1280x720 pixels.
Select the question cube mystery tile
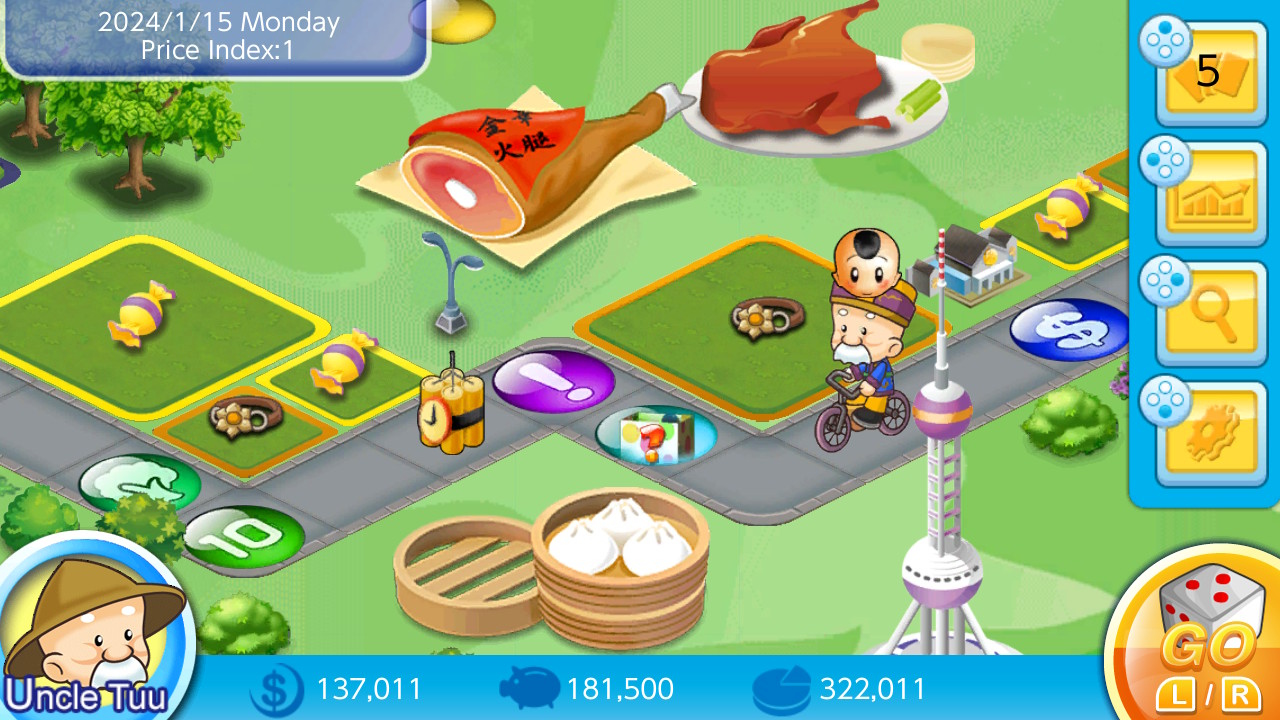coord(655,432)
